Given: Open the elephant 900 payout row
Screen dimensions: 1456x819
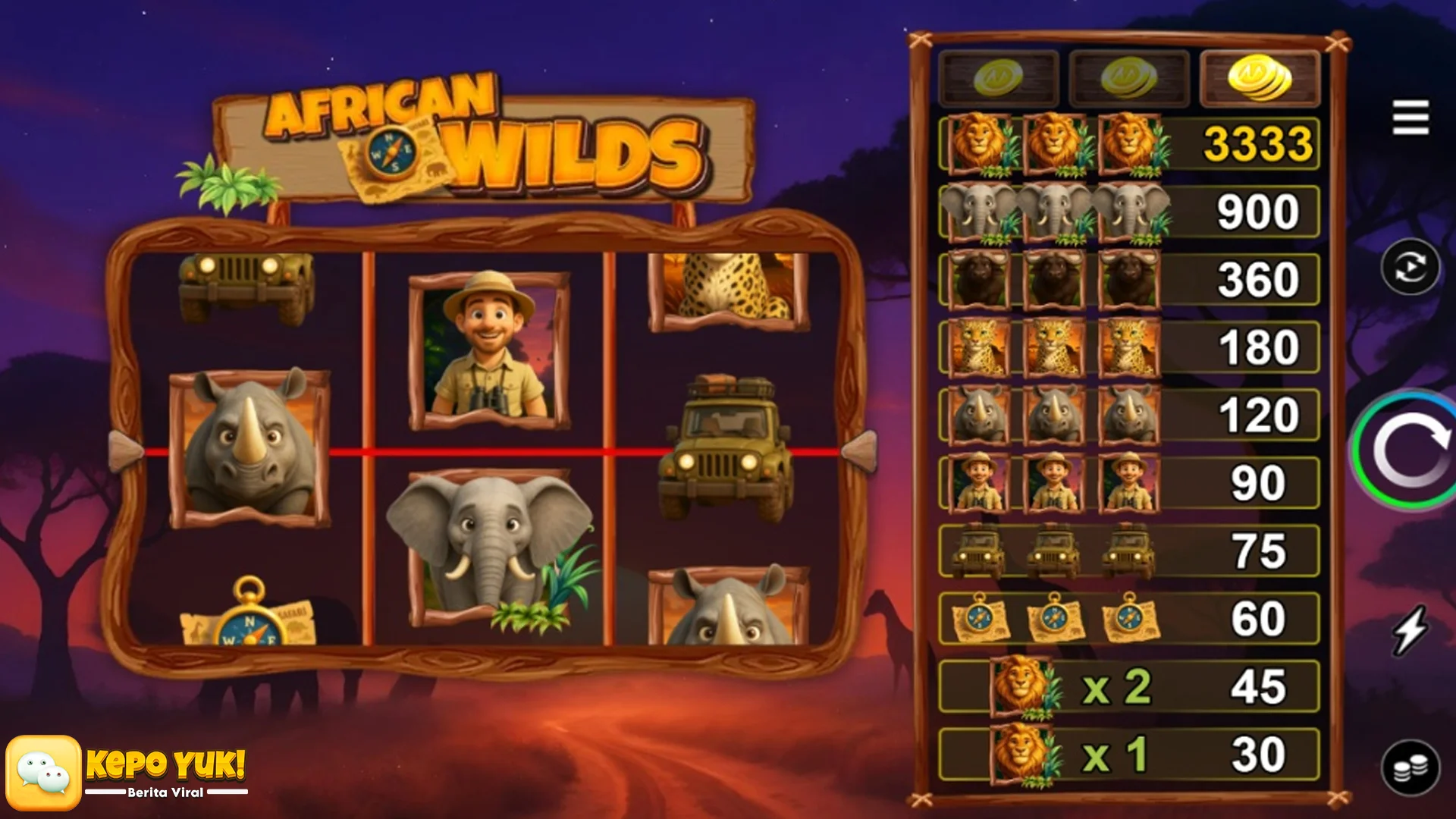Looking at the screenshot, I should point(1128,210).
